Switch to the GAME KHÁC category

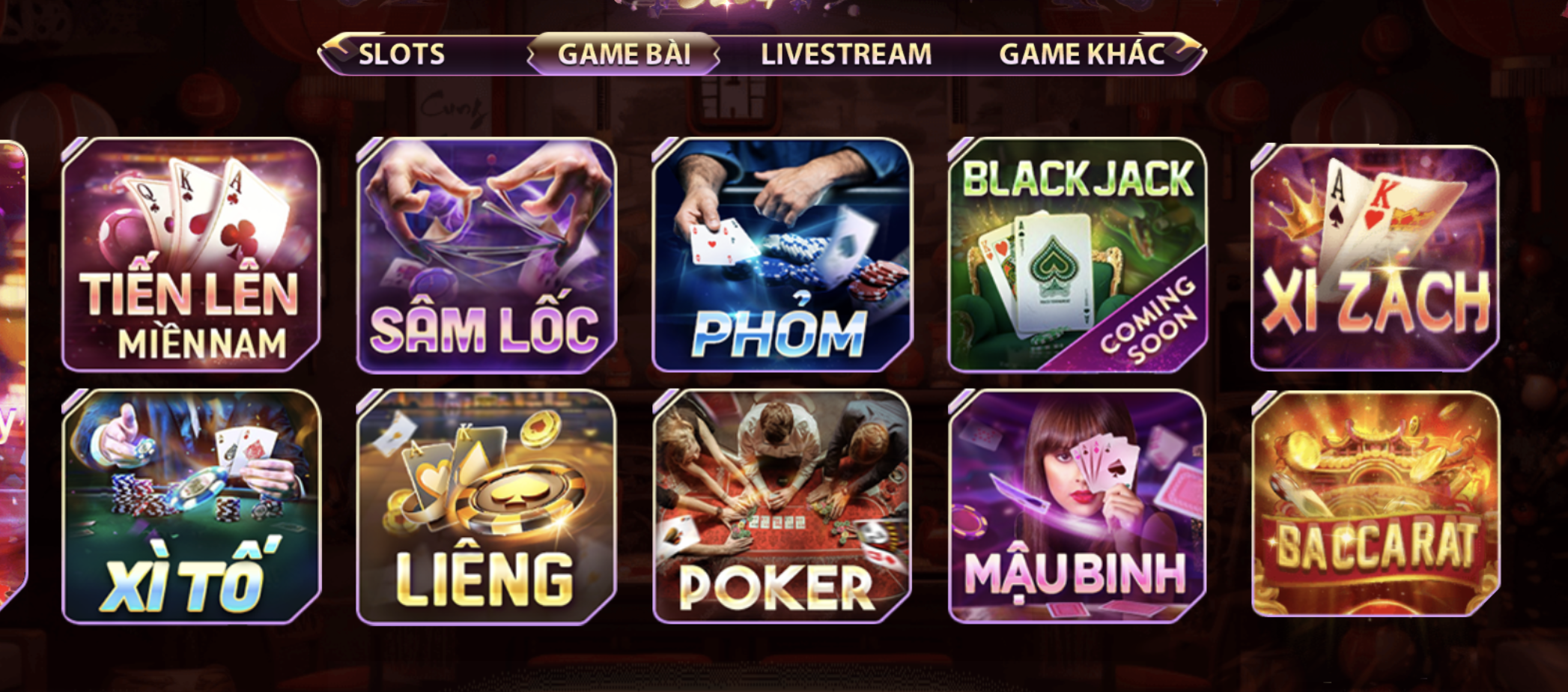(1081, 53)
